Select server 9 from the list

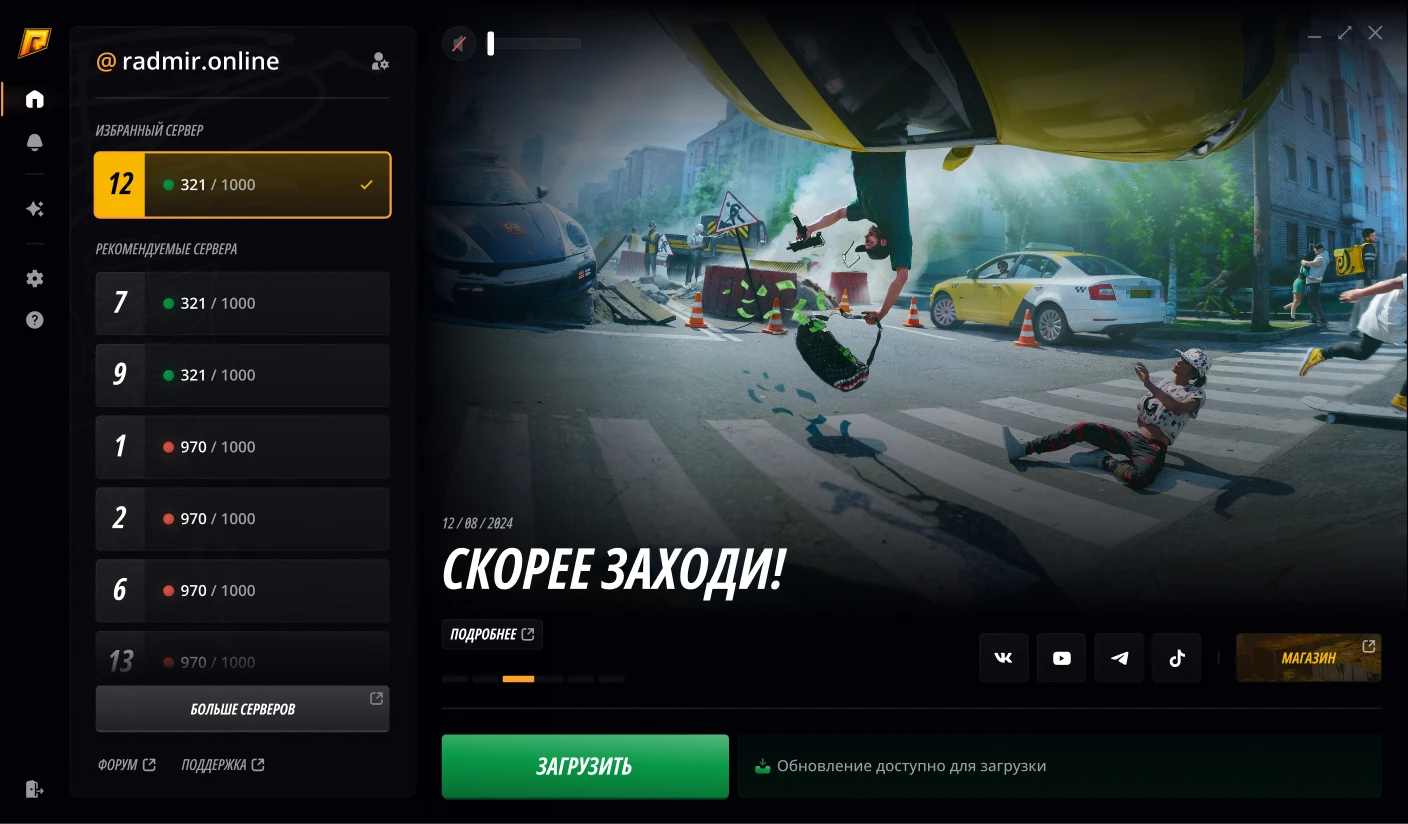[x=242, y=375]
